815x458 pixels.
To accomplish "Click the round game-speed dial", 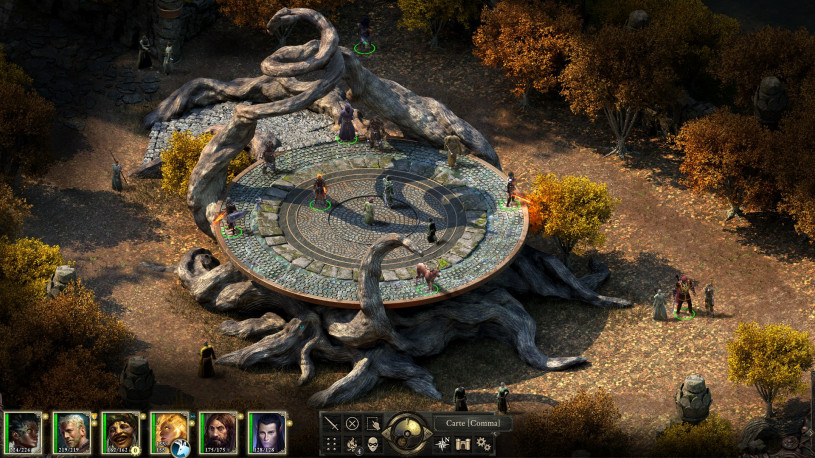I will pyautogui.click(x=408, y=432).
